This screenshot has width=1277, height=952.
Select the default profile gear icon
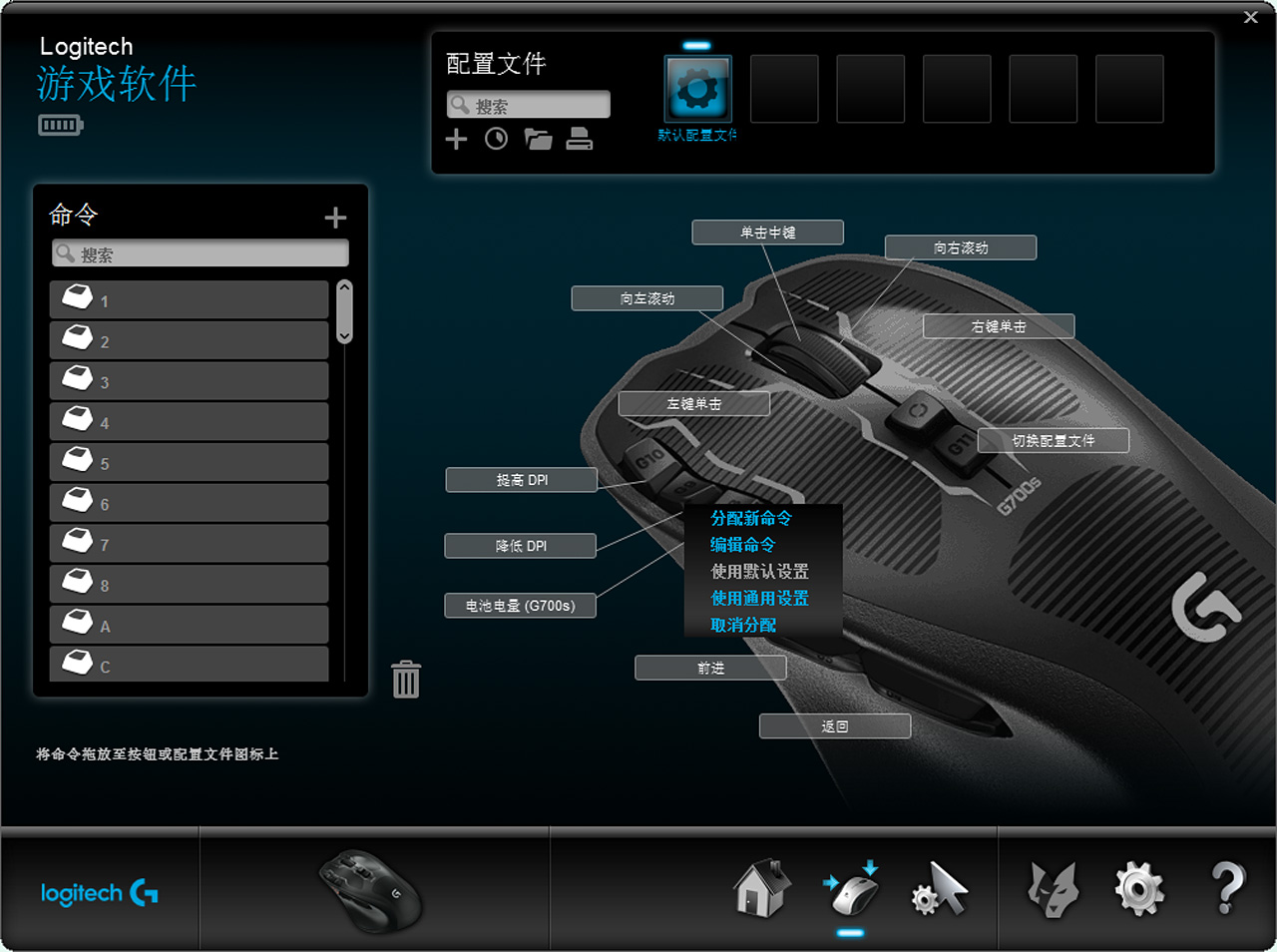click(x=697, y=89)
